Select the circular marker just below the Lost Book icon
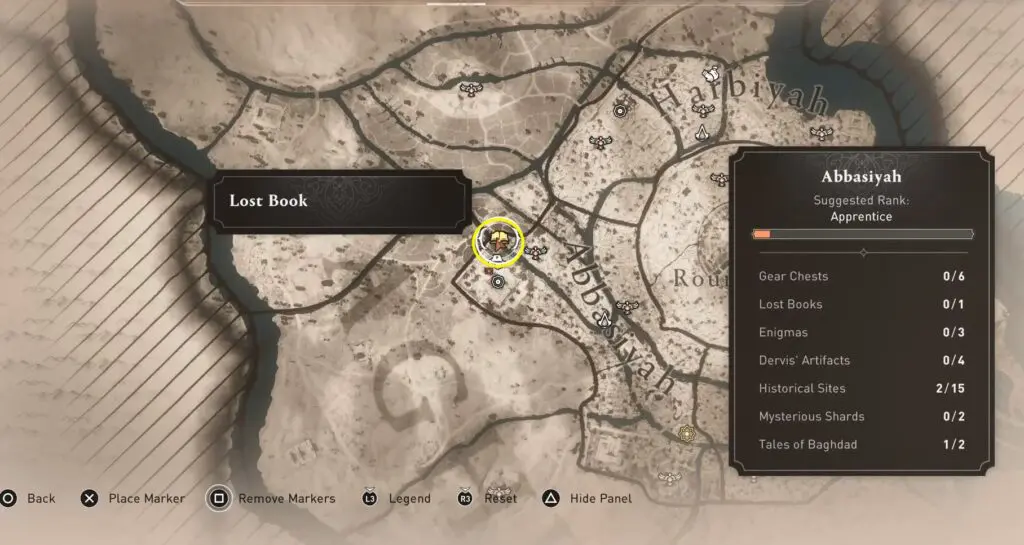 point(498,282)
